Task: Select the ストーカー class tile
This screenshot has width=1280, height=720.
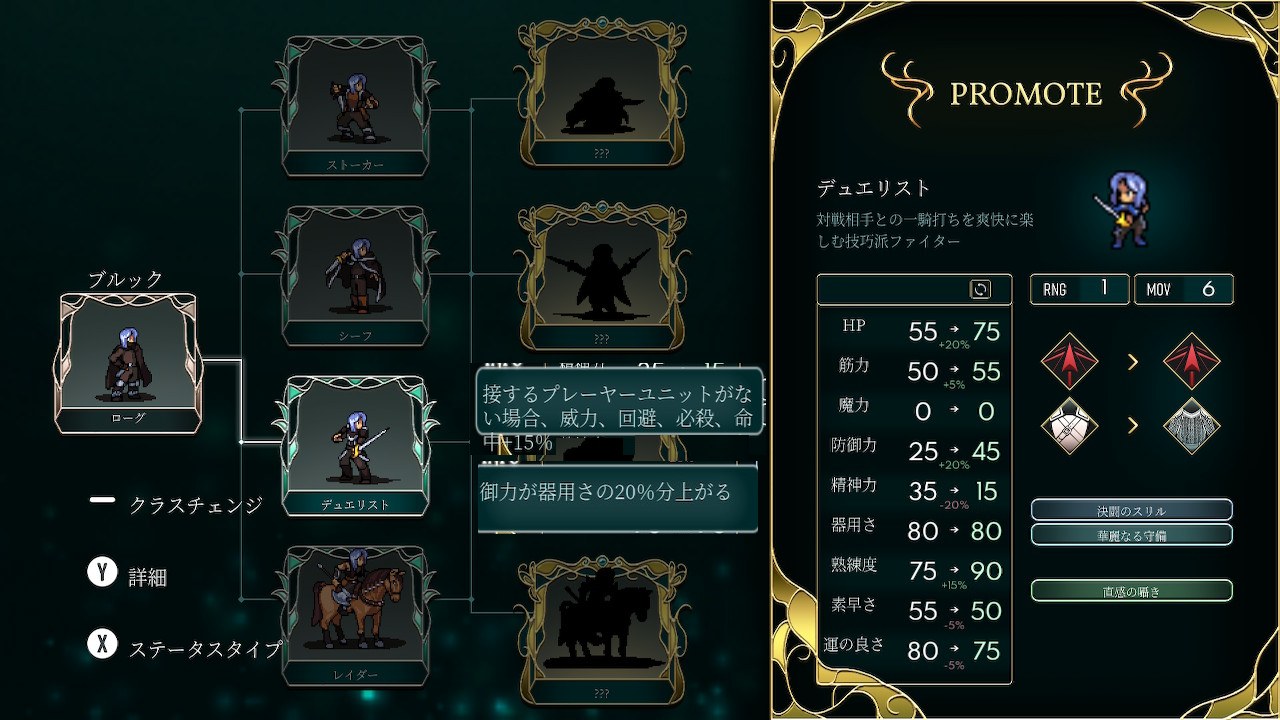Action: tap(354, 106)
